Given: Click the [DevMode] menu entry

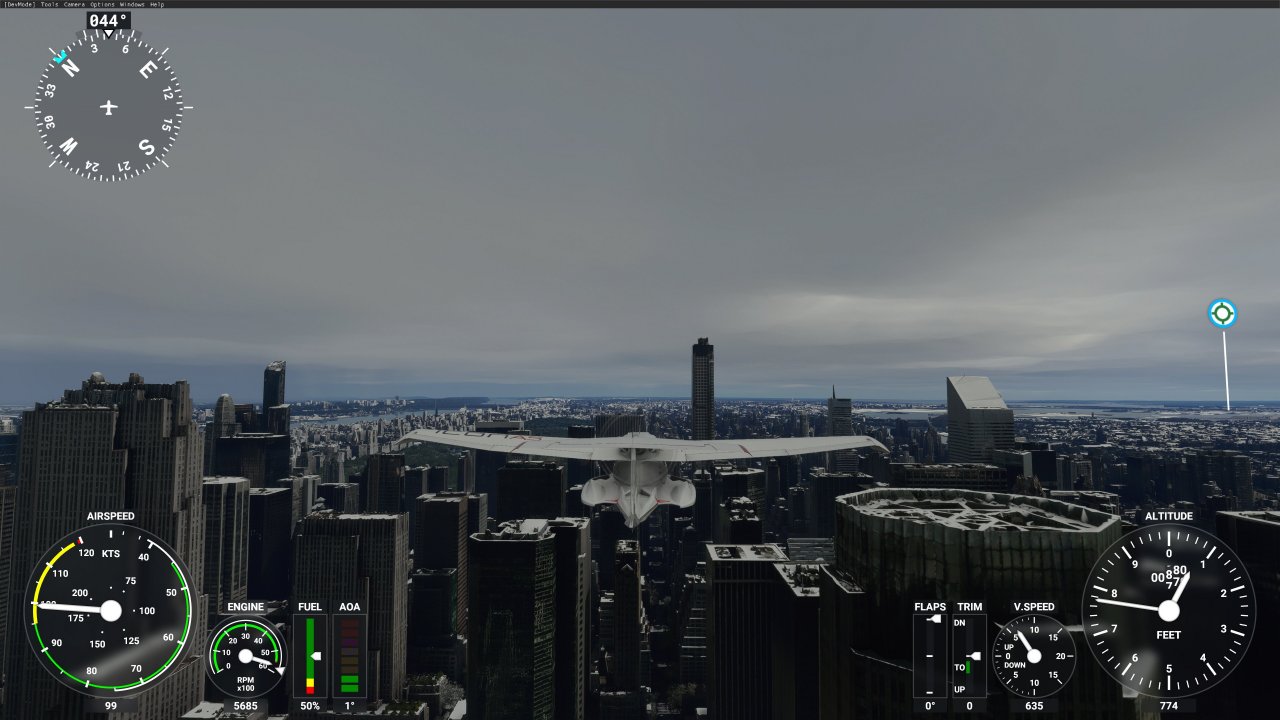Looking at the screenshot, I should point(19,4).
